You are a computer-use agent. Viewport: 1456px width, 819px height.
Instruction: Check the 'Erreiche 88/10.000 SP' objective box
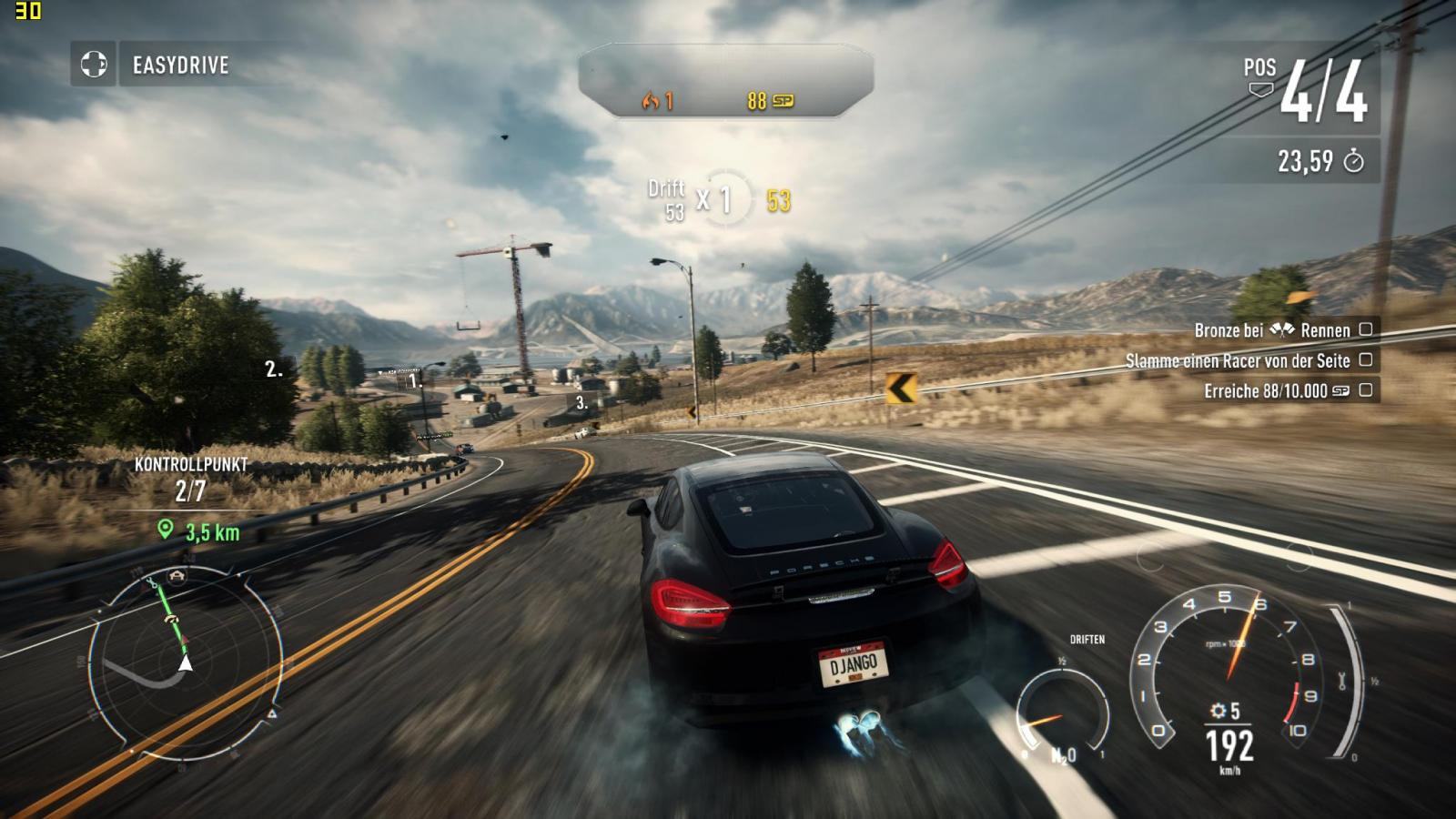tap(1365, 390)
